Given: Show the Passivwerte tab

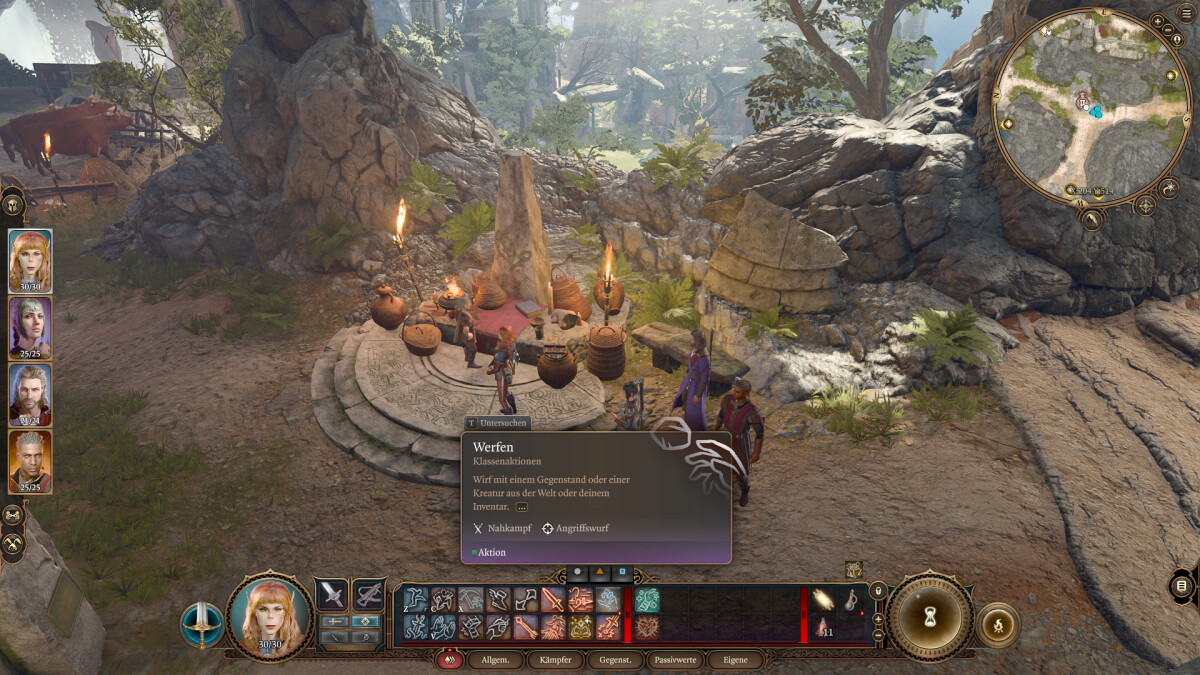Looking at the screenshot, I should pos(673,660).
